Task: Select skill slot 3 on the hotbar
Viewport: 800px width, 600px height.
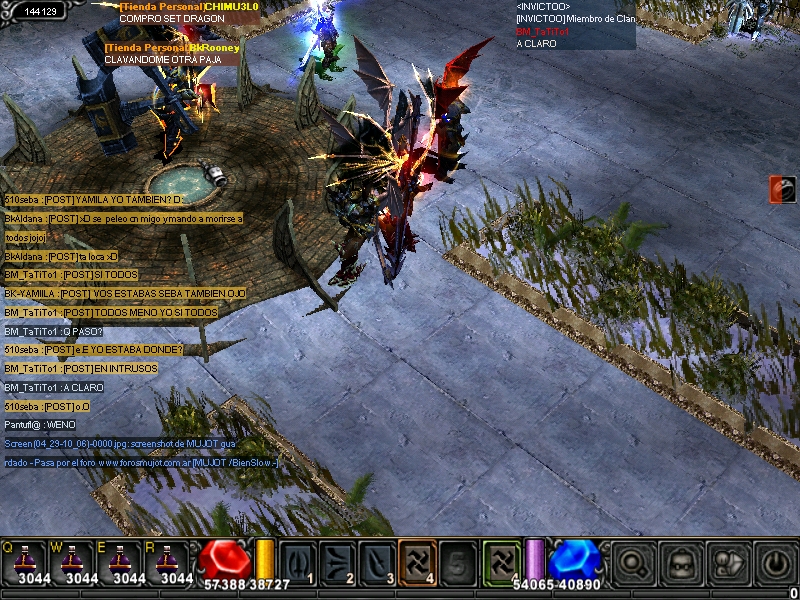Action: pyautogui.click(x=377, y=562)
